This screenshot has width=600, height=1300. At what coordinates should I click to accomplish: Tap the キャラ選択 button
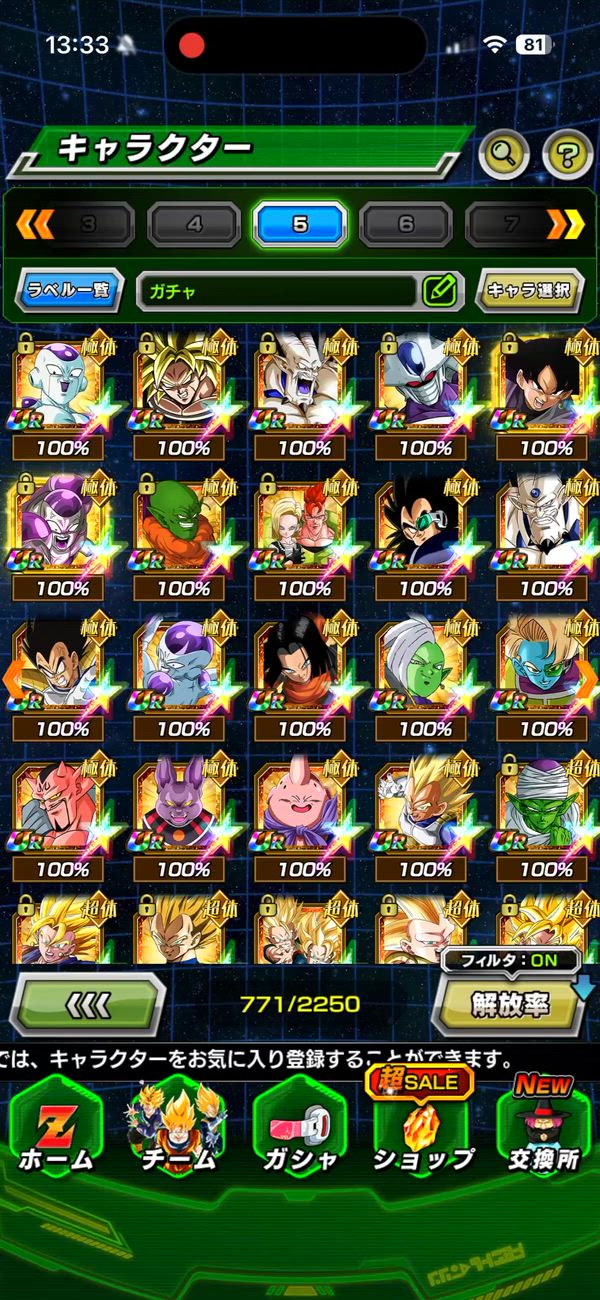pos(529,291)
